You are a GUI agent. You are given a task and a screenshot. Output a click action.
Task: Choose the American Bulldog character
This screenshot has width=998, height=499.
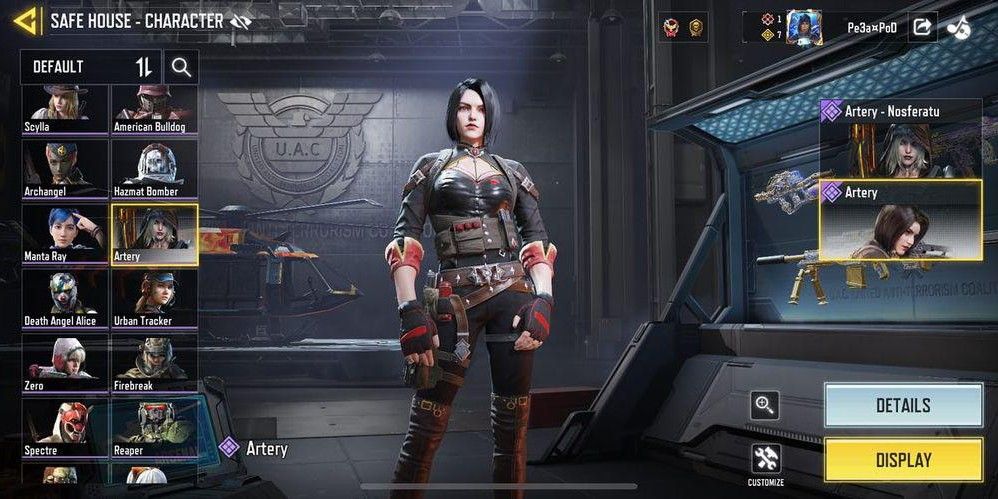pos(155,108)
